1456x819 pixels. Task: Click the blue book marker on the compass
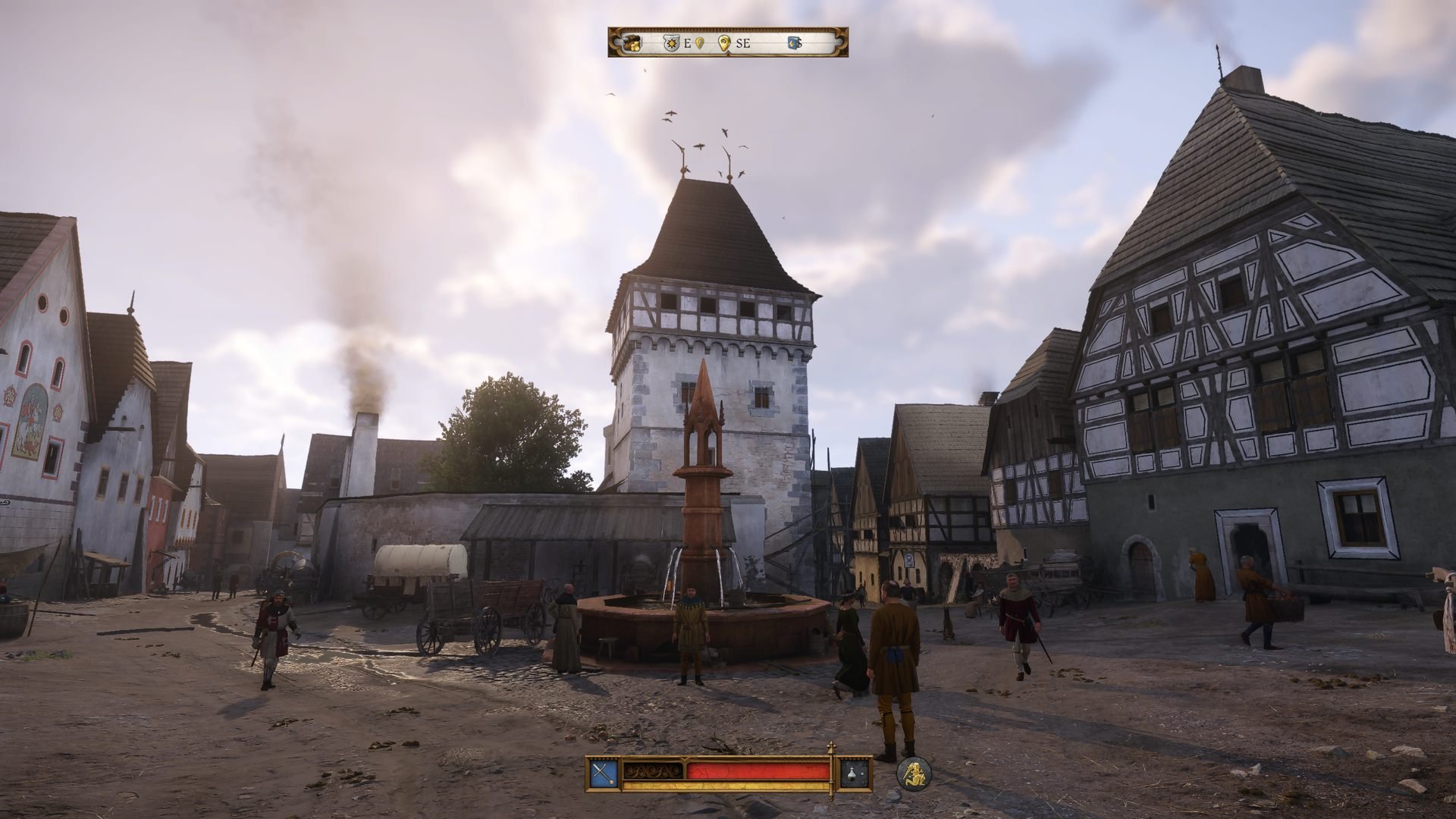click(x=792, y=42)
